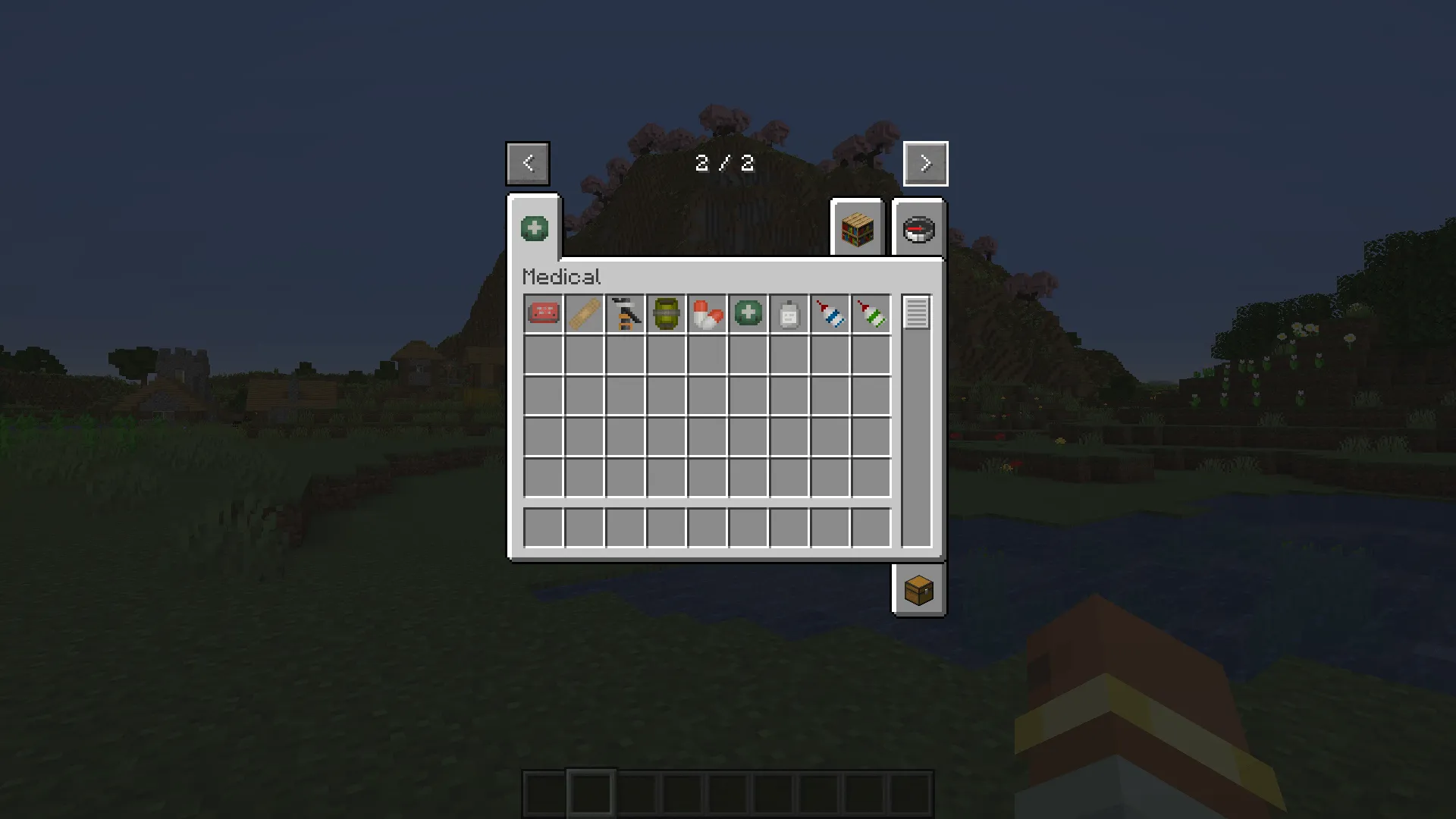Open the chest inventory tab
Image resolution: width=1456 pixels, height=819 pixels.
[x=918, y=591]
